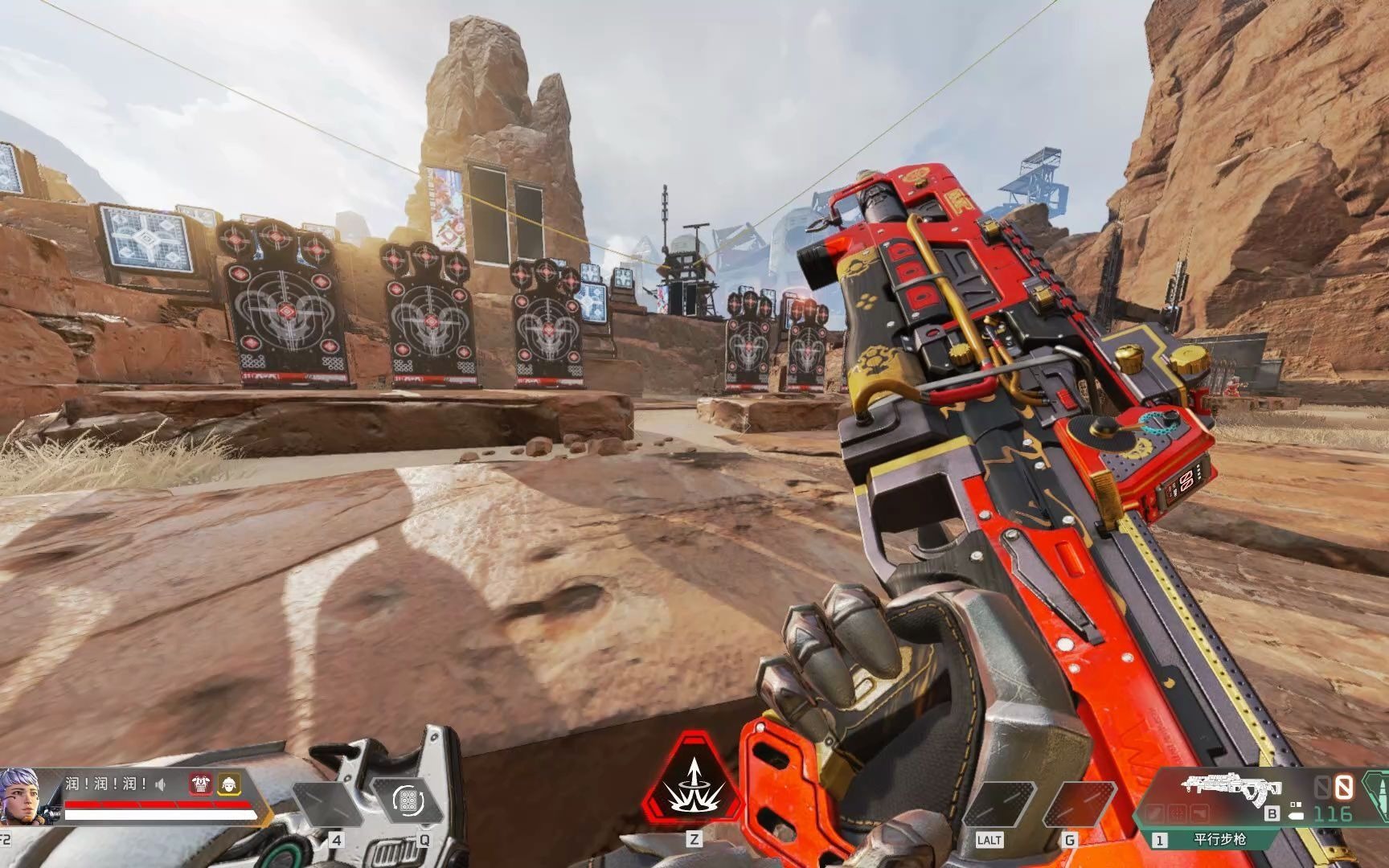Click the red body shield armor icon
1389x868 pixels.
pos(199,786)
